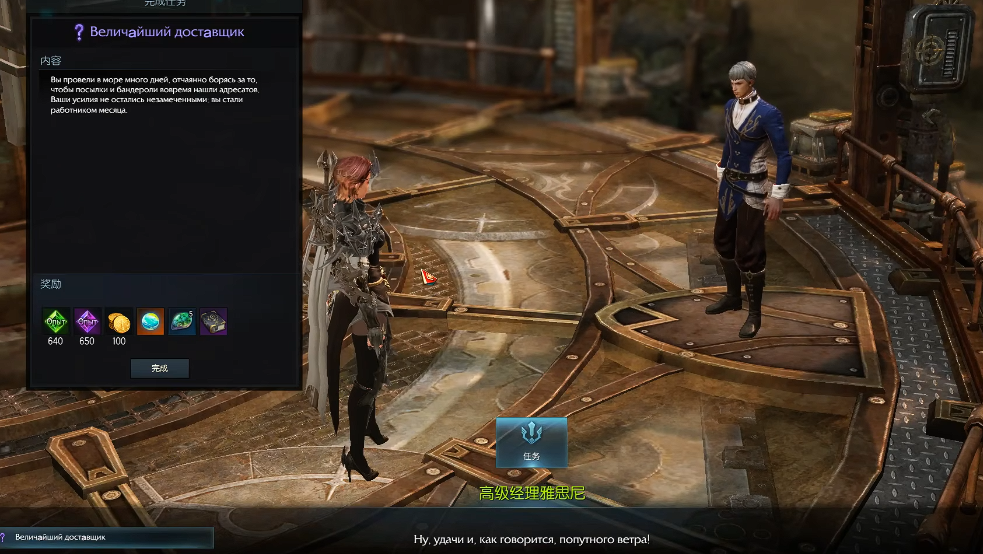
Task: Select the purple experience gem reward
Action: (87, 322)
